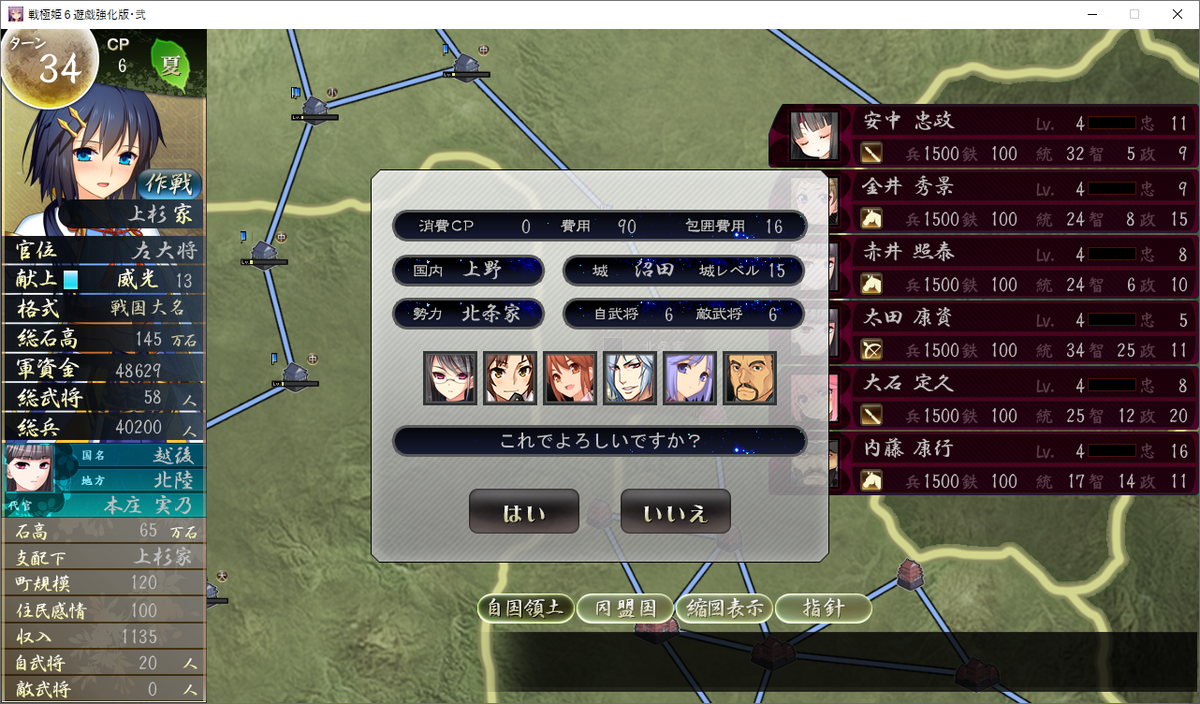Image resolution: width=1200 pixels, height=704 pixels.
Task: Confirm the attack with はい
Action: pyautogui.click(x=523, y=512)
